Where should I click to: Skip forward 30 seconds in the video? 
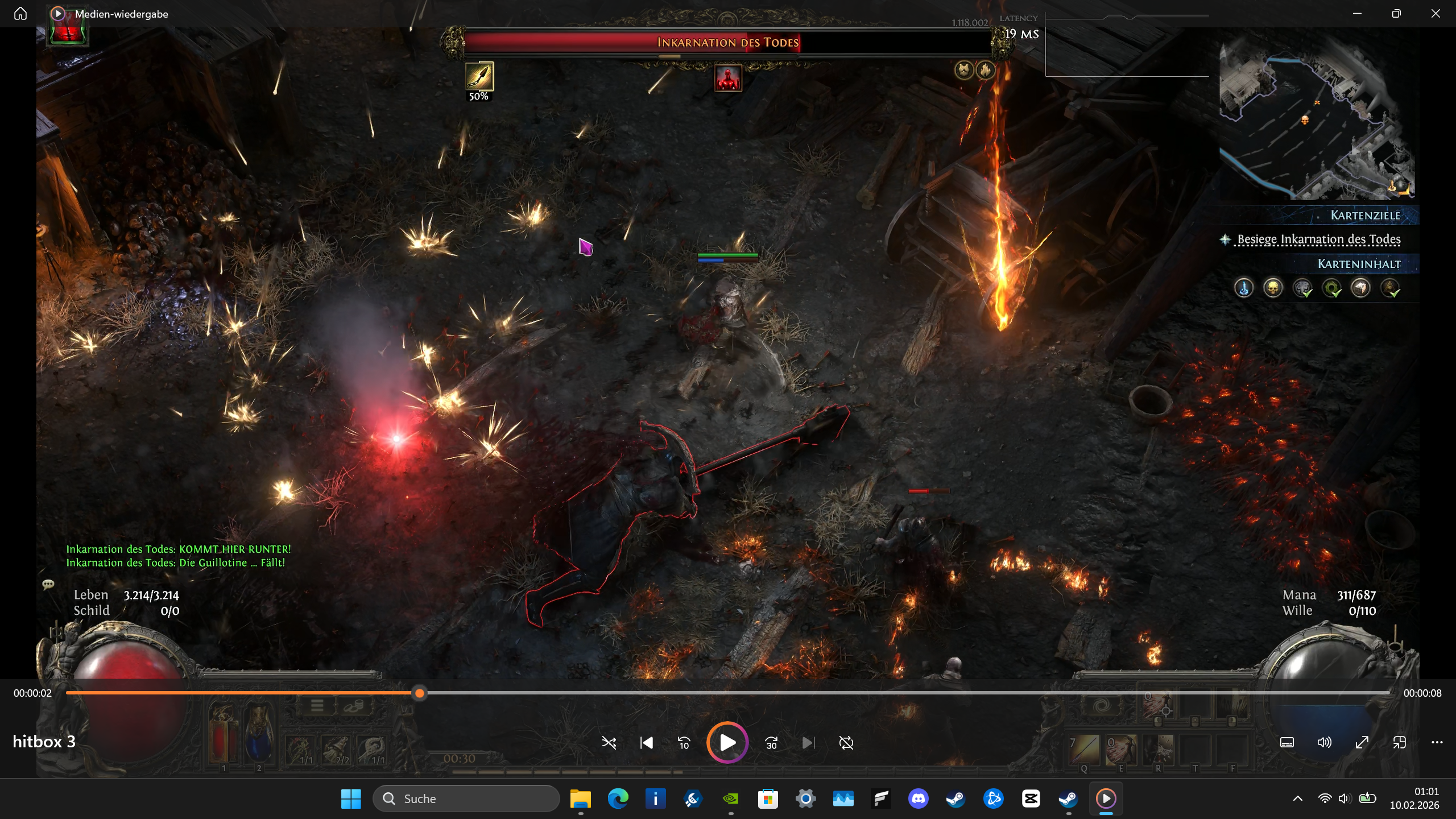771,743
